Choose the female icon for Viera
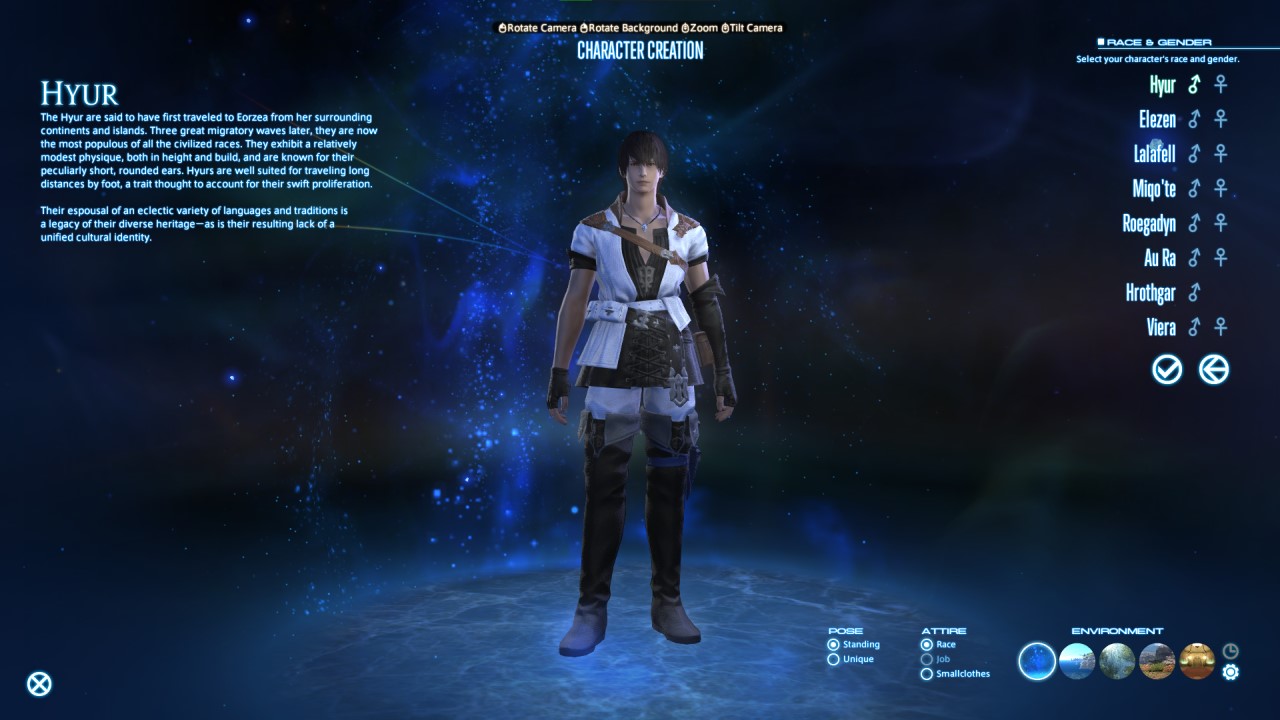 point(1219,327)
